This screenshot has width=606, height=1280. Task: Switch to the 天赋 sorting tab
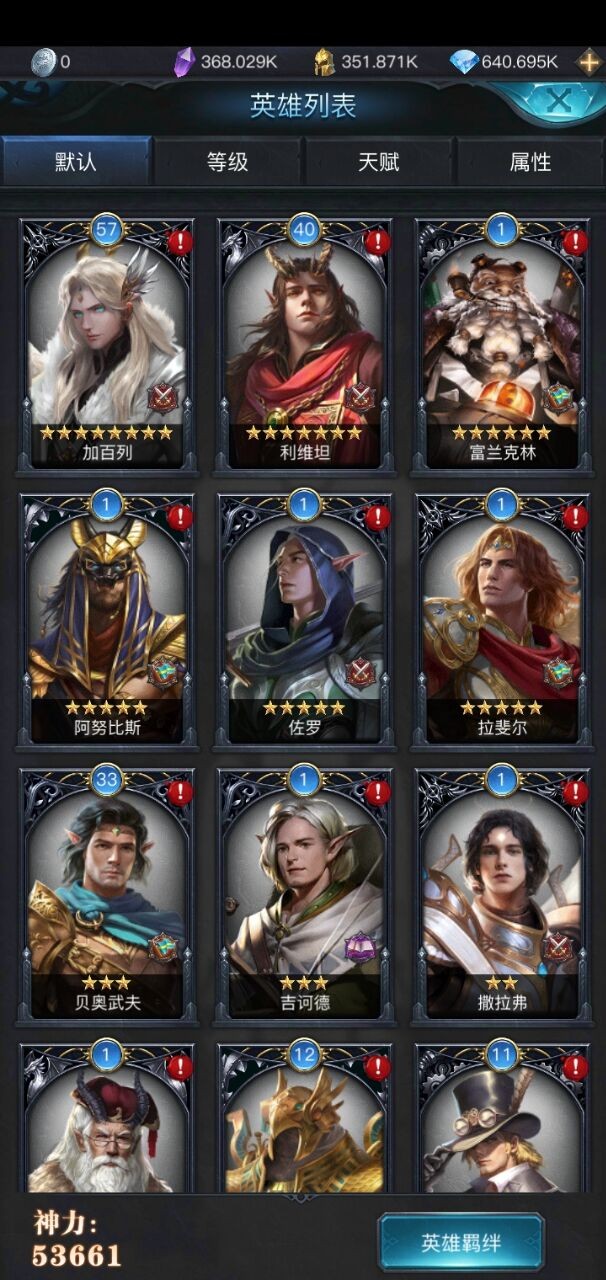pos(379,161)
